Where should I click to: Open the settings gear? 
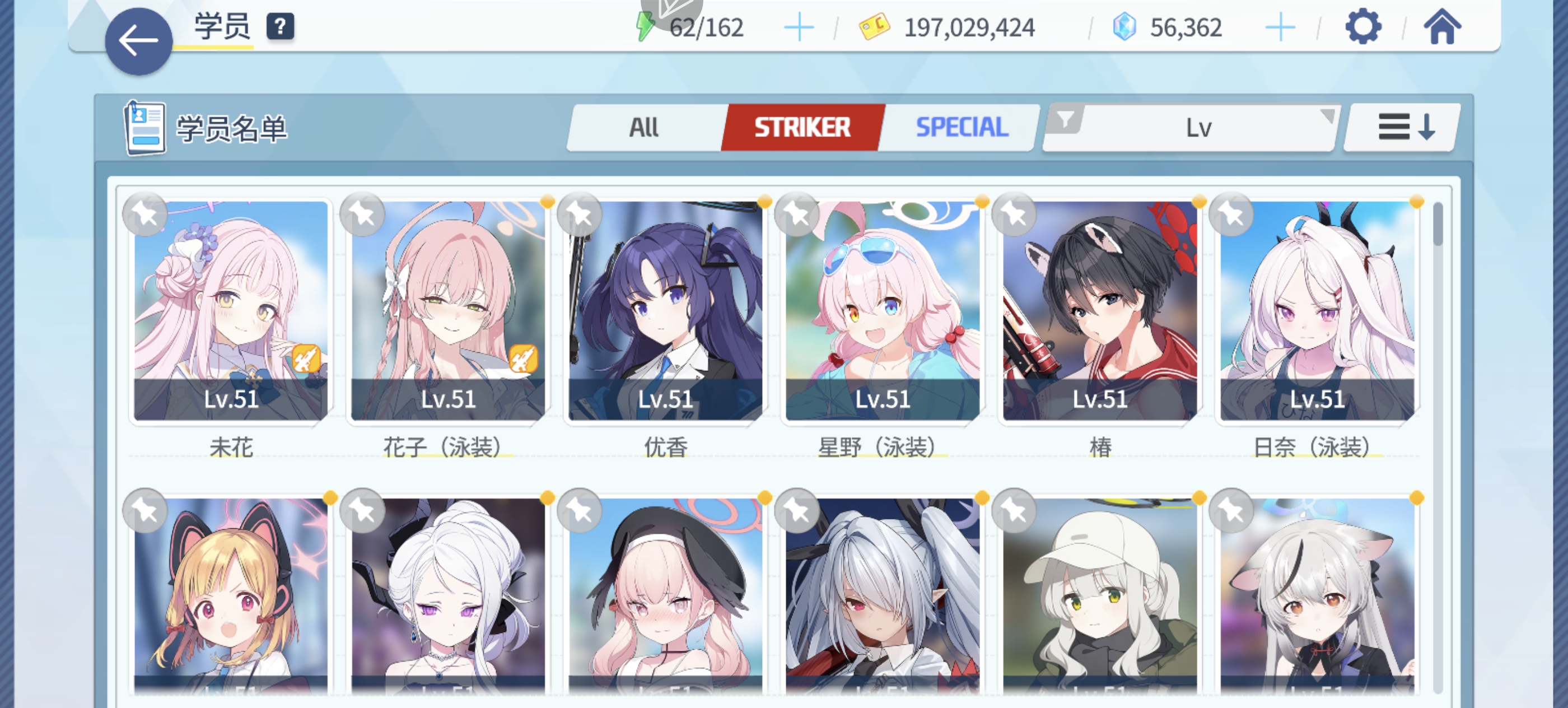(x=1364, y=27)
